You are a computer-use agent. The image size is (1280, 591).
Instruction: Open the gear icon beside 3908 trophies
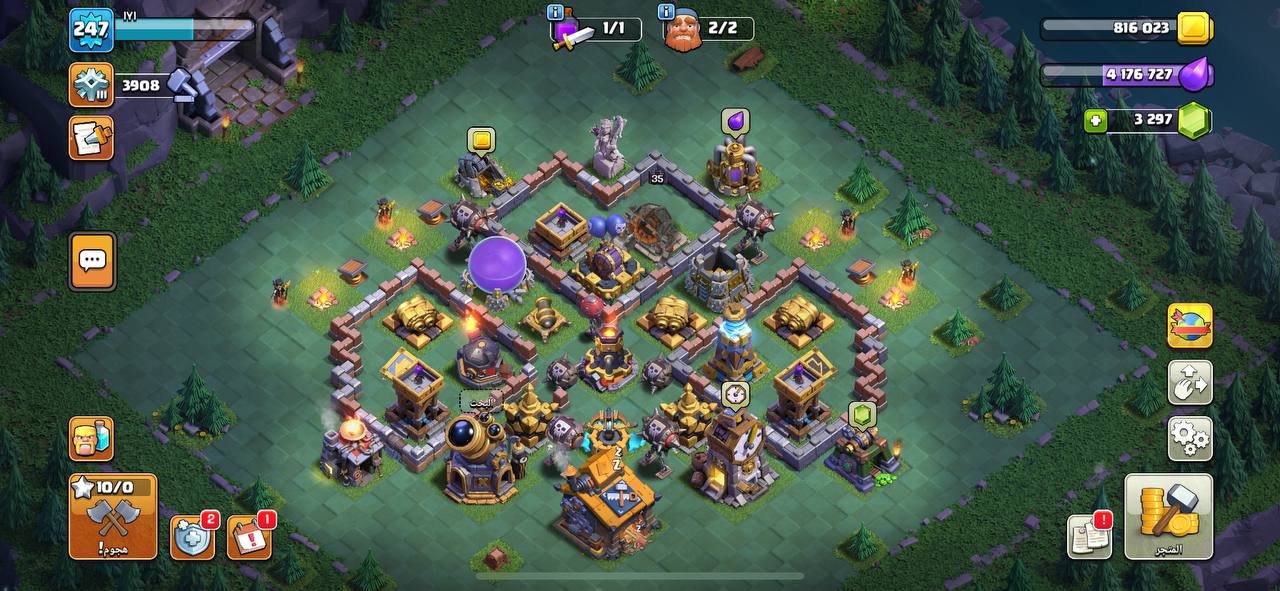coord(91,85)
